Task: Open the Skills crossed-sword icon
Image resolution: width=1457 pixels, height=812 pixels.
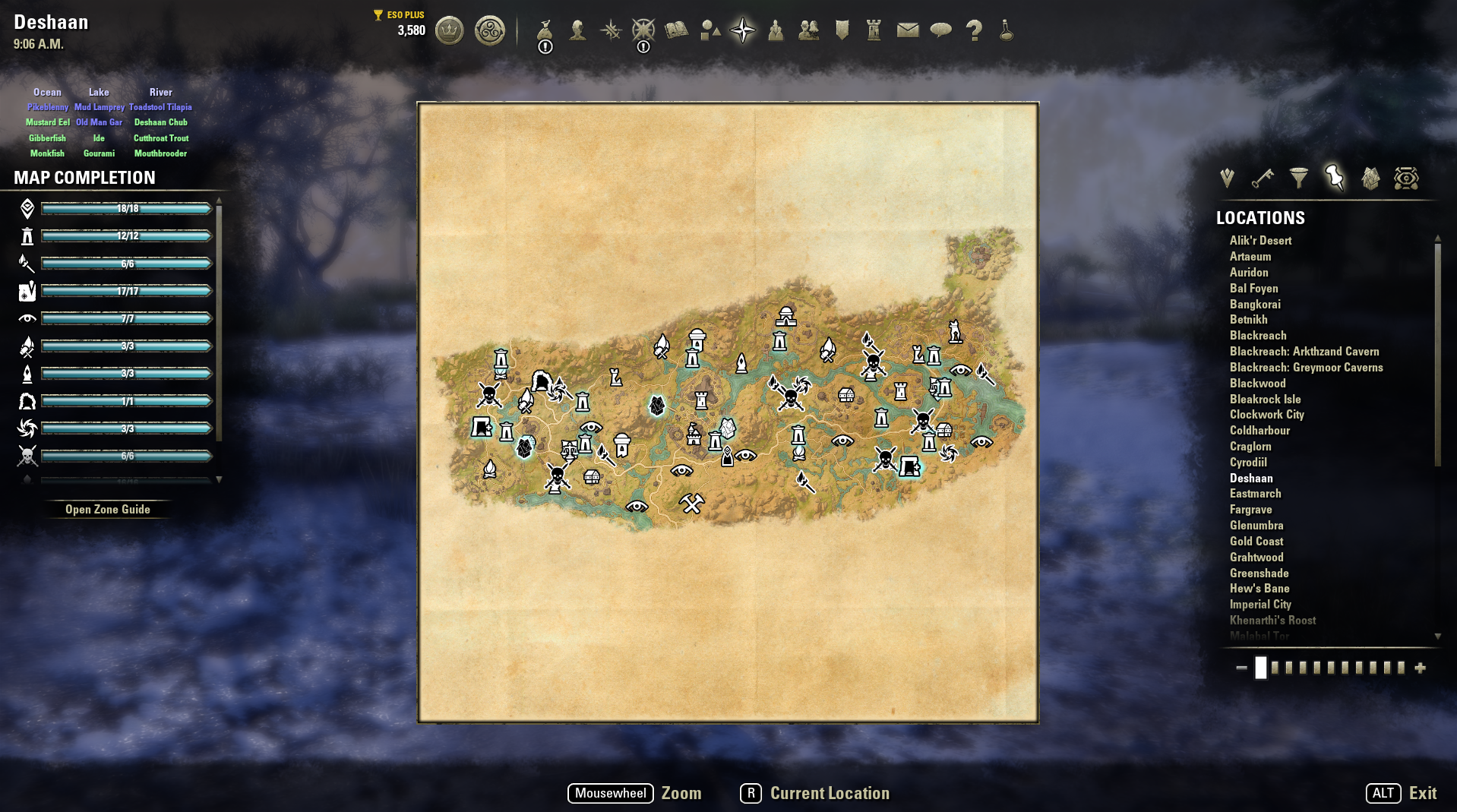Action: 612,30
